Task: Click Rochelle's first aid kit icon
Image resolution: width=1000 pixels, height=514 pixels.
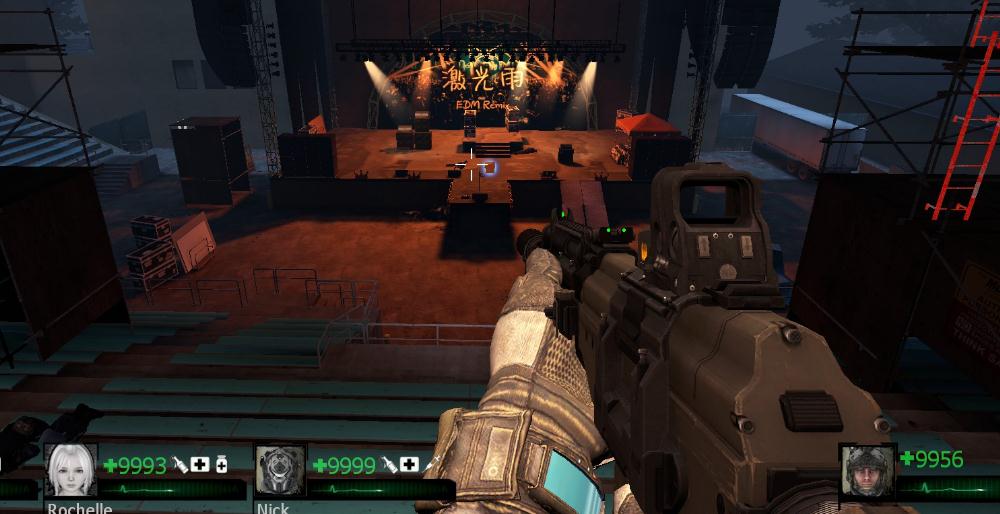Action: (200, 465)
